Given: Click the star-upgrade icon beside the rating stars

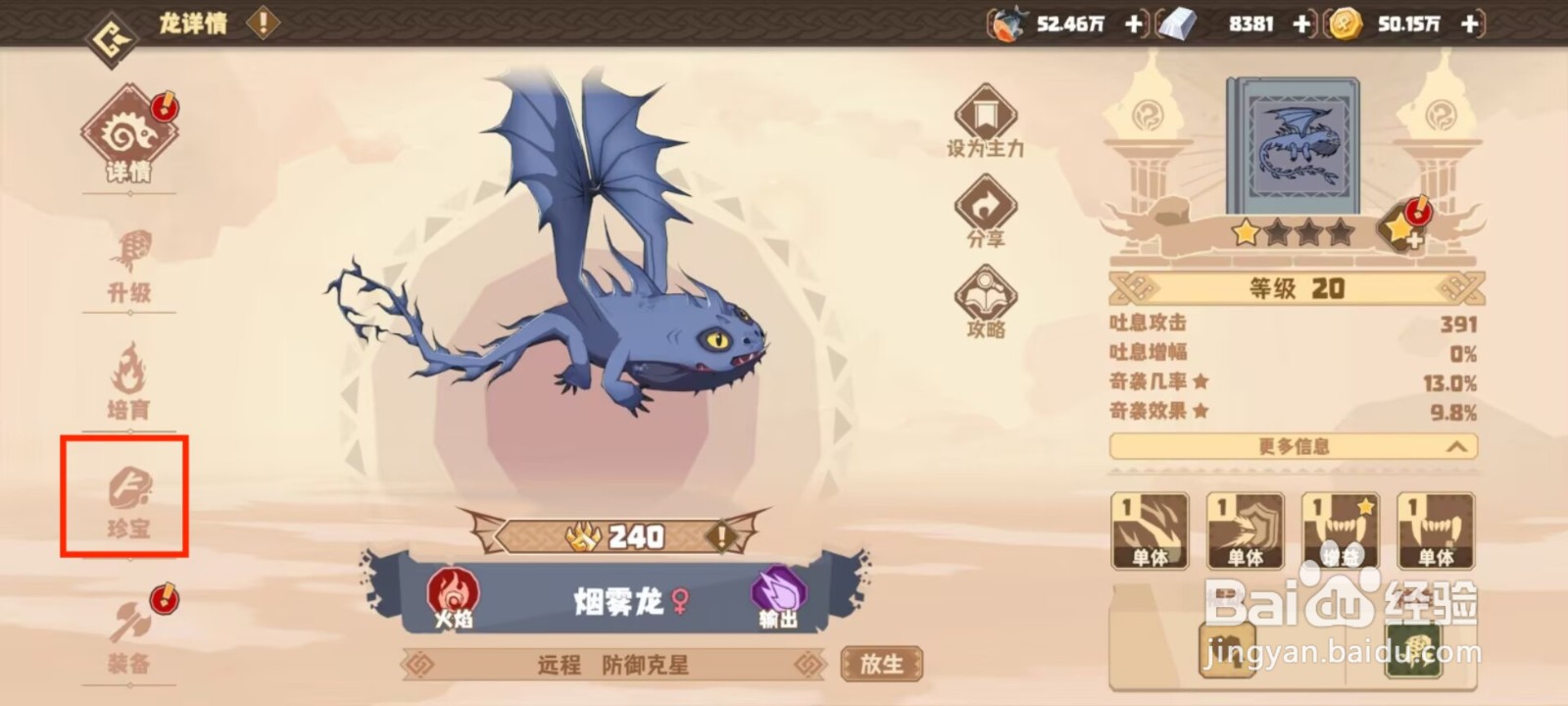Looking at the screenshot, I should (1401, 227).
